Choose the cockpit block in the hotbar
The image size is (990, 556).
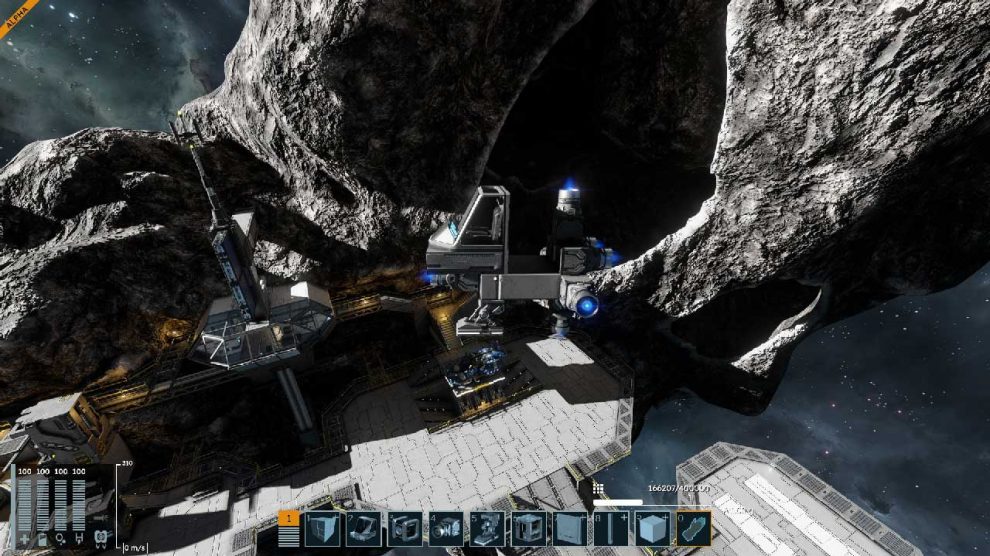pyautogui.click(x=363, y=528)
